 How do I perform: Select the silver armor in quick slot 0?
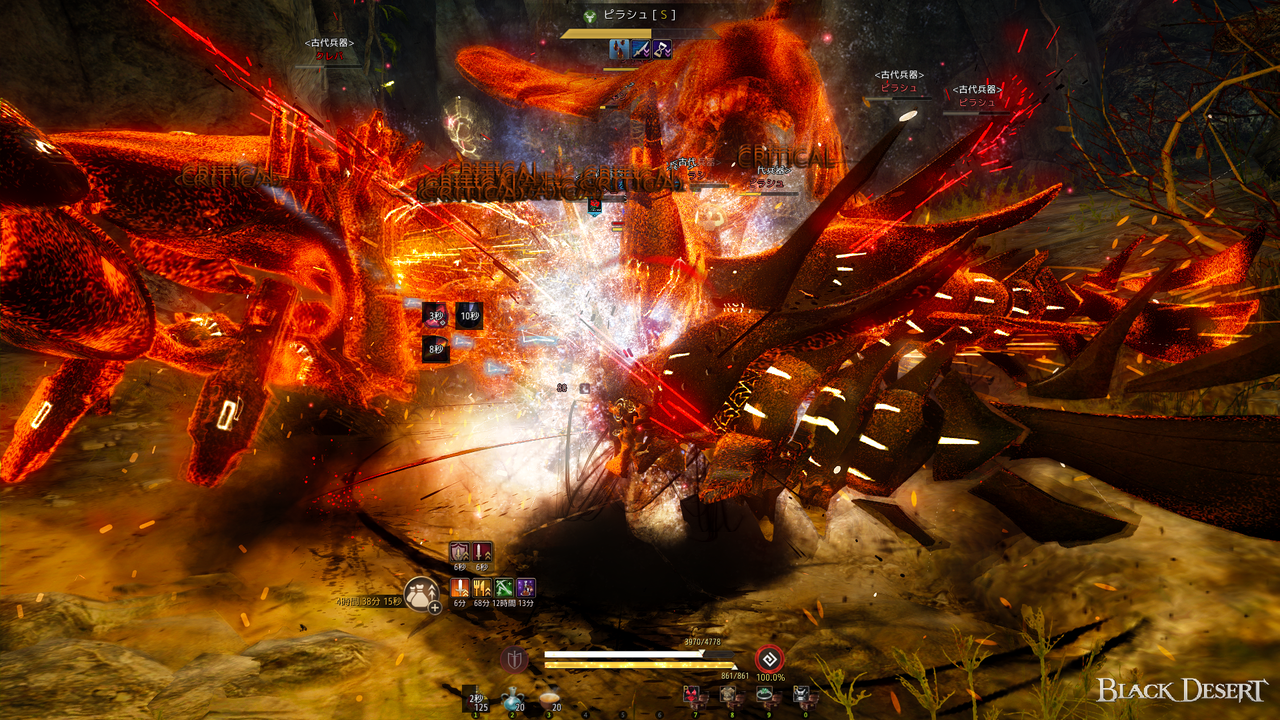pyautogui.click(x=802, y=695)
